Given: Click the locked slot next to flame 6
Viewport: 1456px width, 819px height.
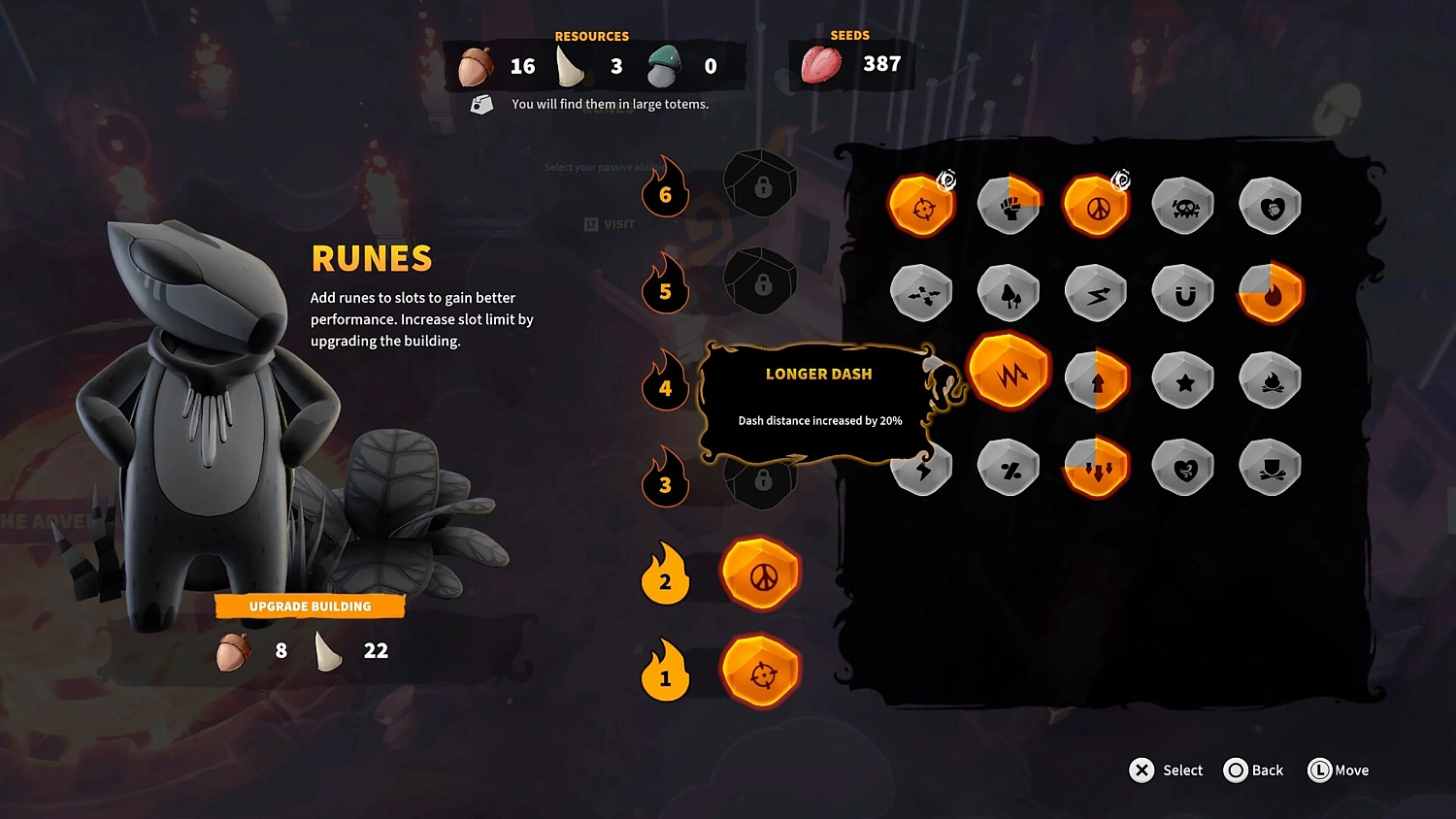Looking at the screenshot, I should [x=761, y=184].
